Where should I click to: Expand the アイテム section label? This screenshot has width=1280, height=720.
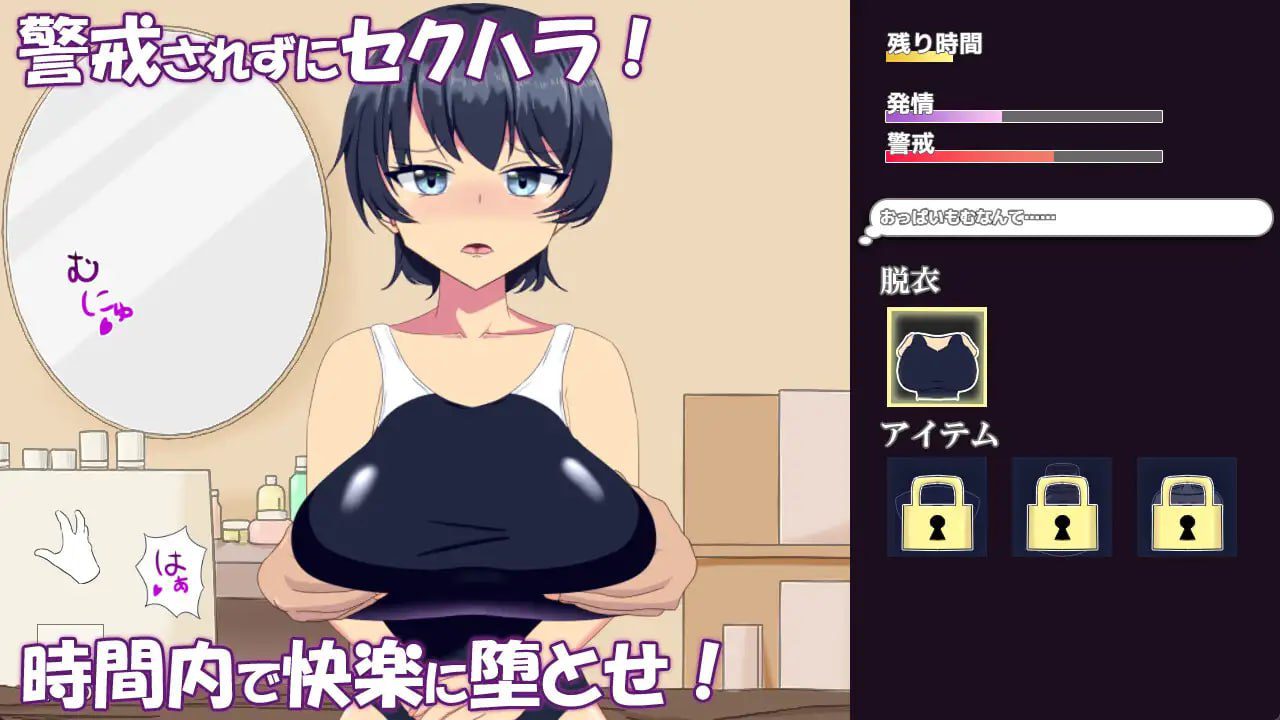click(x=936, y=434)
